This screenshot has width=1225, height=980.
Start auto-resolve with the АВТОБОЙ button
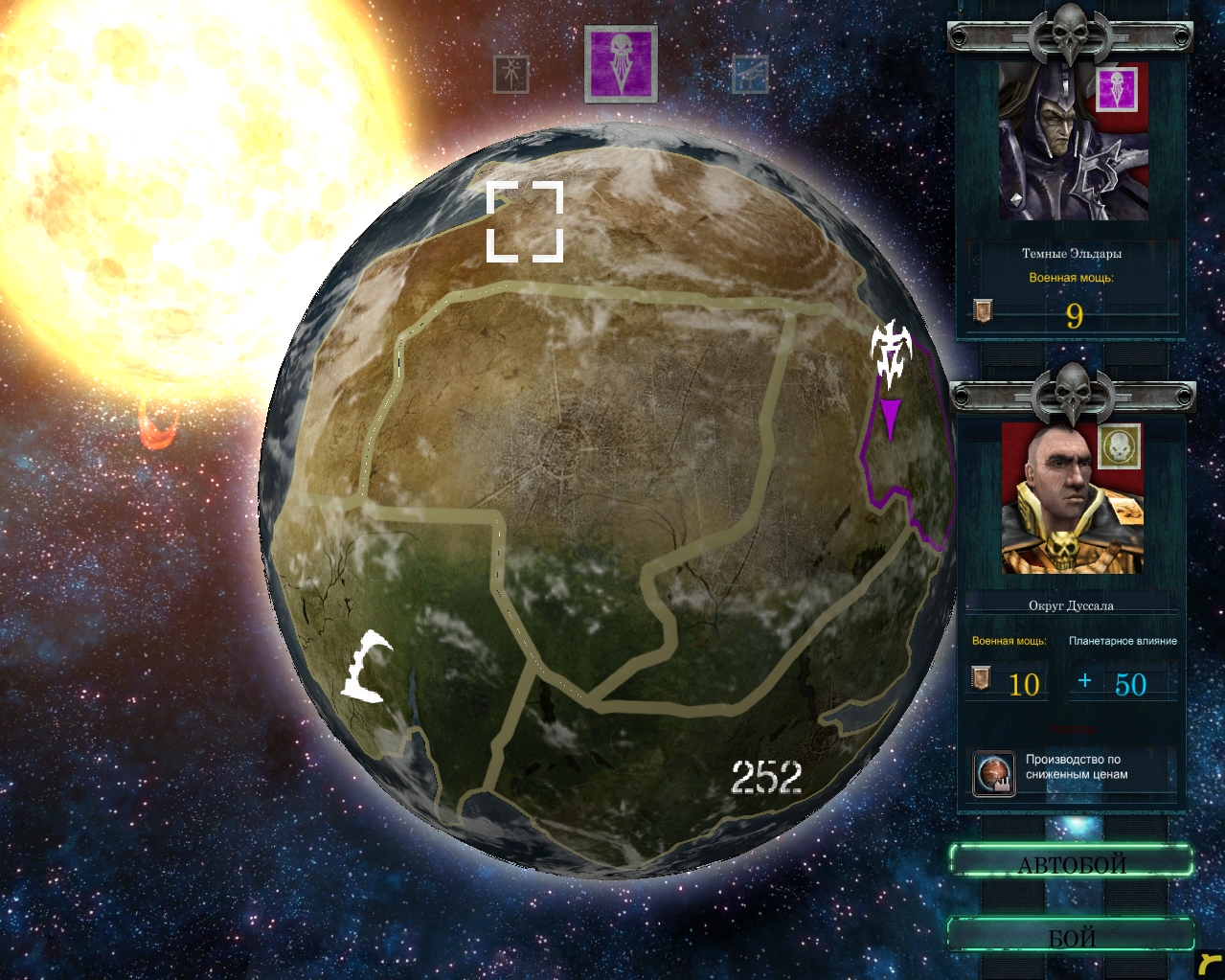click(1071, 862)
